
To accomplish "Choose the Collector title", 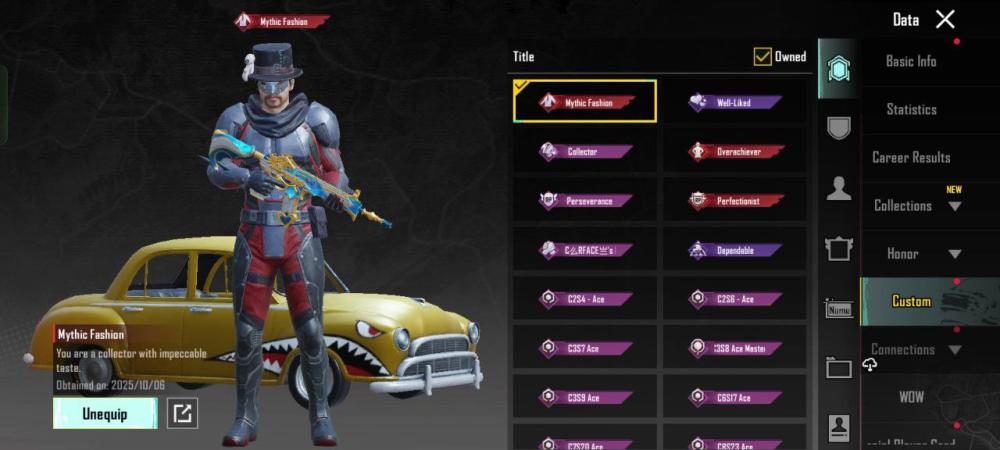I will point(584,151).
